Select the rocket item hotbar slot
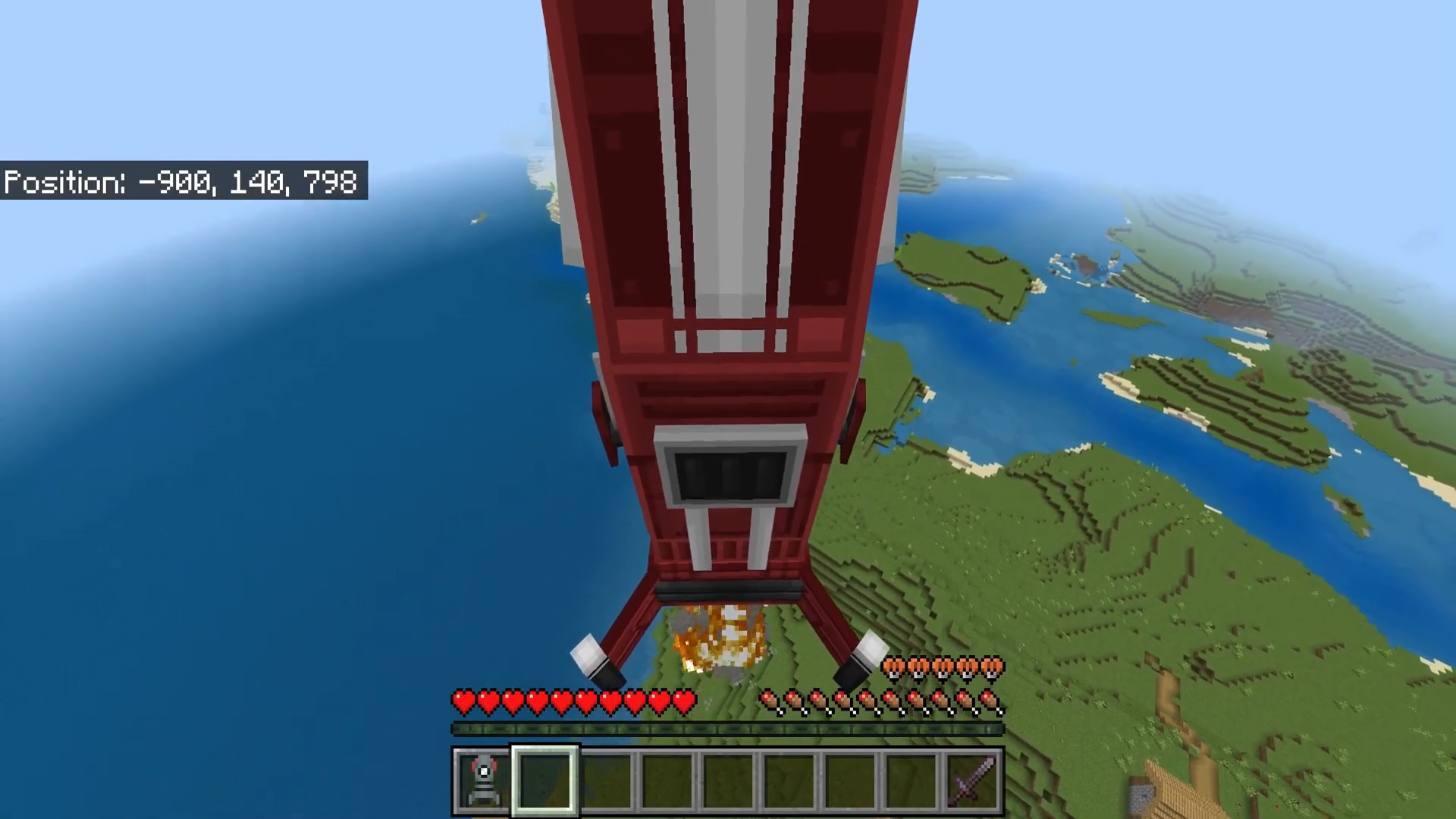 click(484, 780)
